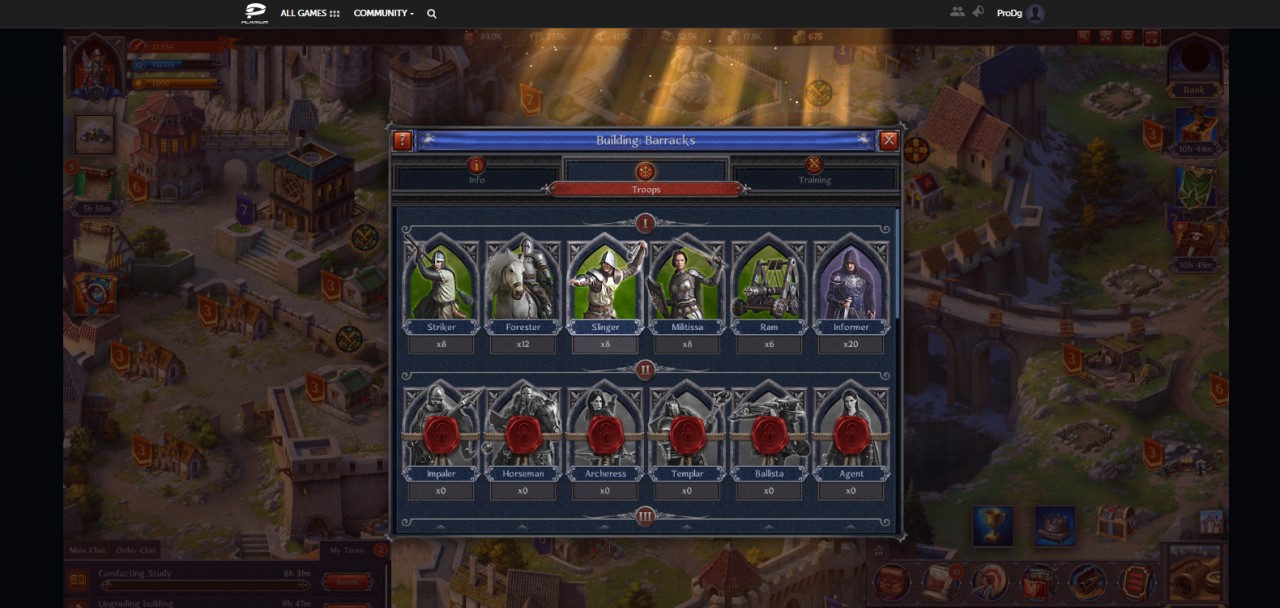Screen dimensions: 1280x608
Task: Open the COMMUNITY dropdown
Action: (383, 13)
